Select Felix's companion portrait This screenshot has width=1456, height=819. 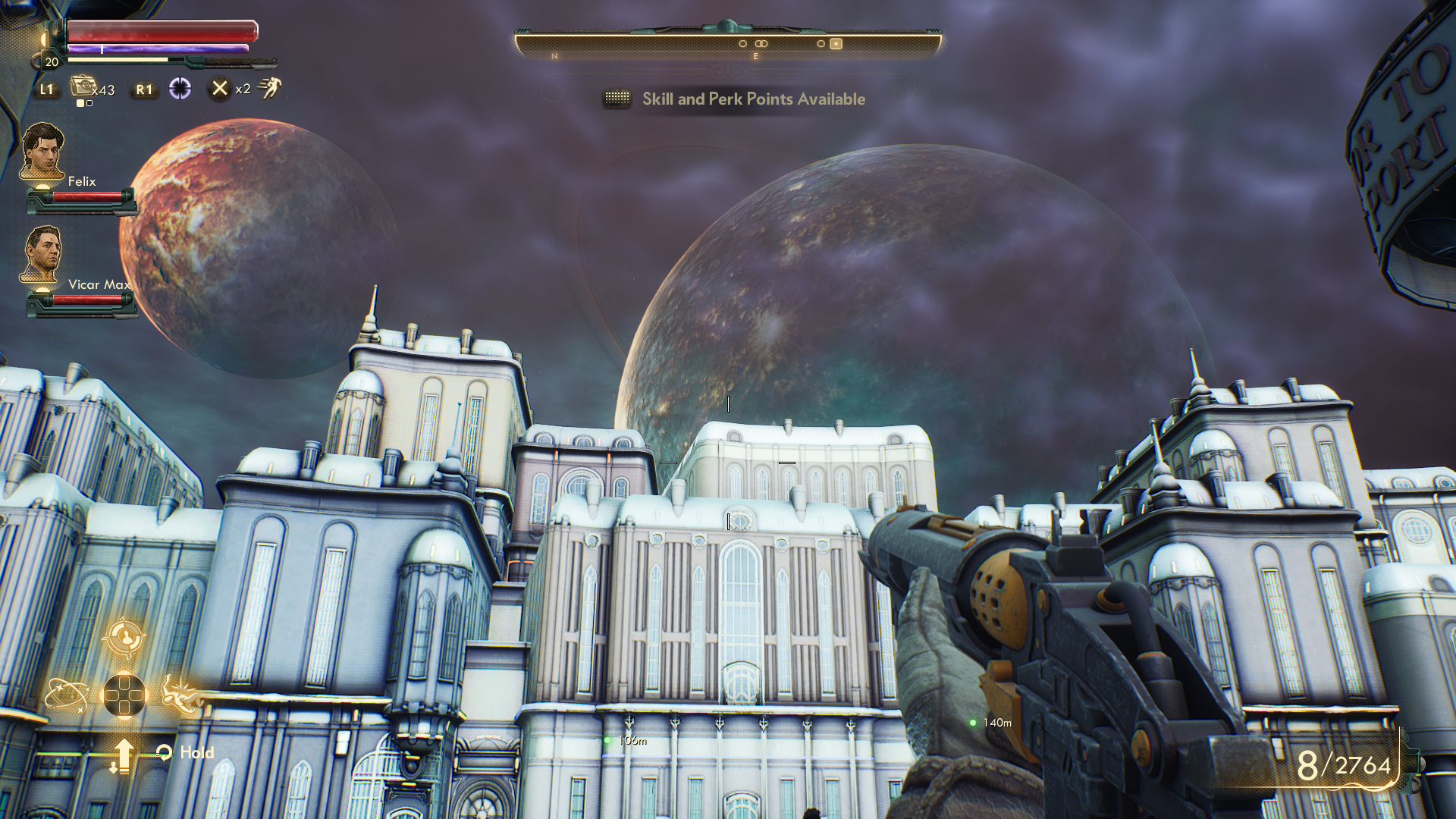click(42, 152)
